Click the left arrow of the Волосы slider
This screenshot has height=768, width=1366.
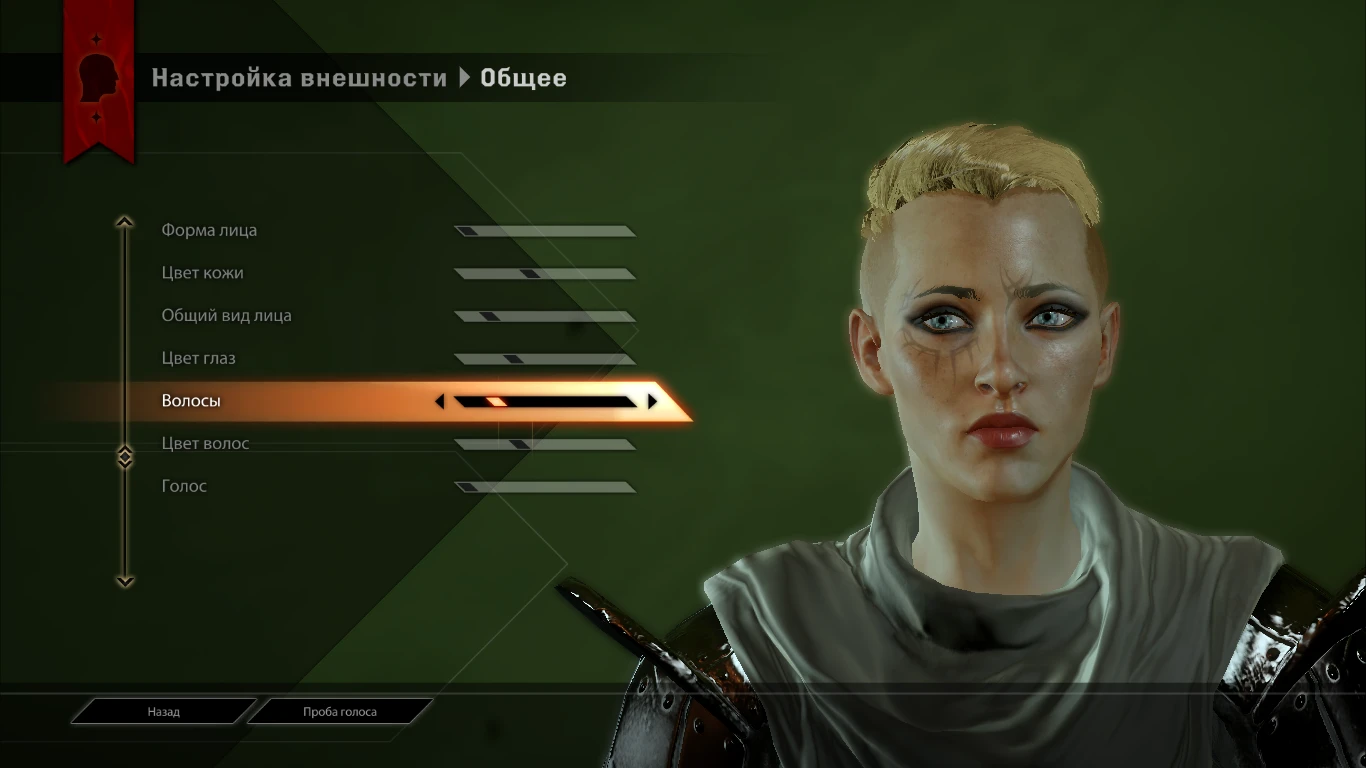coord(439,401)
